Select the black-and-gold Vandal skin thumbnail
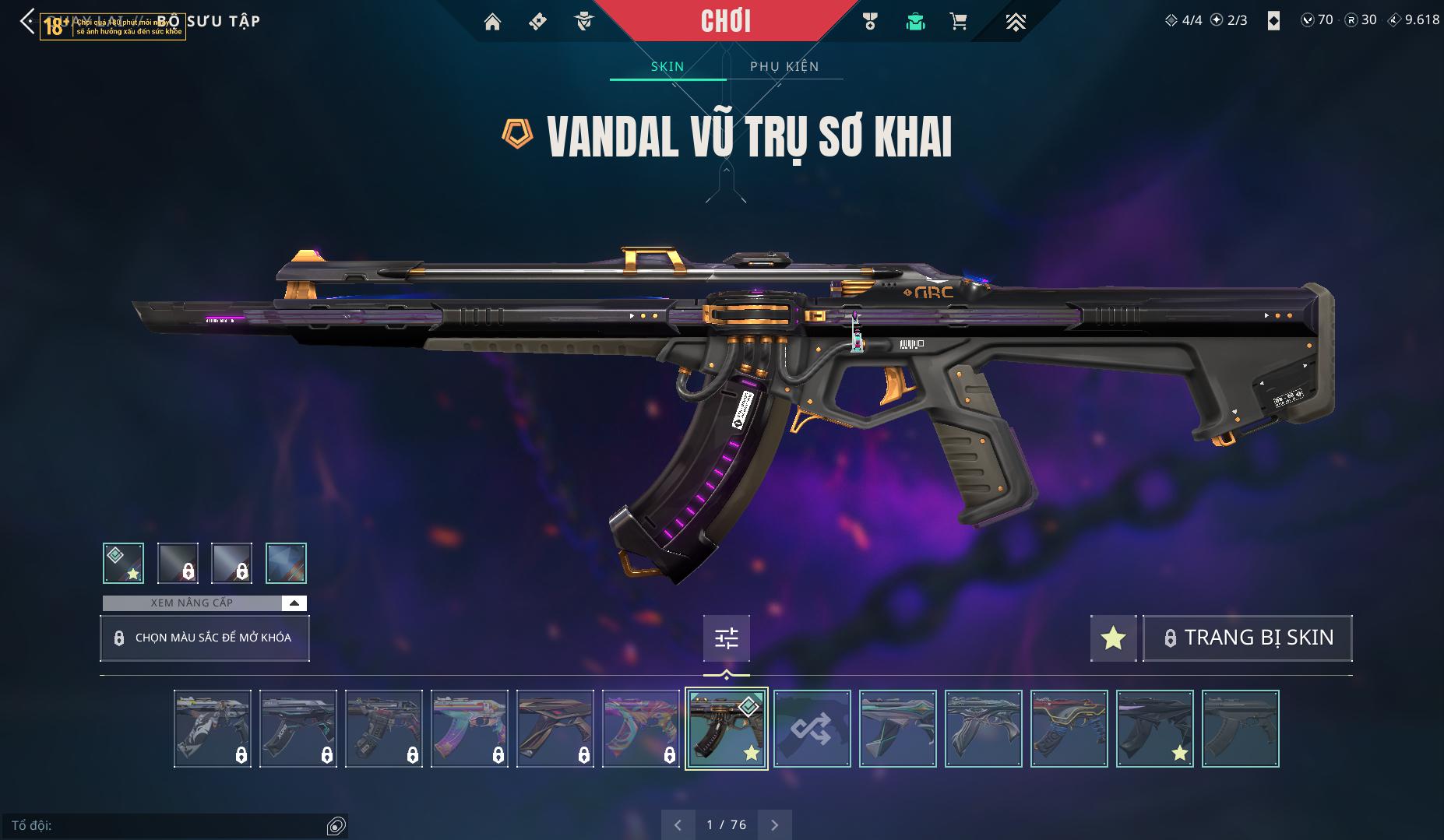The image size is (1444, 840). [x=726, y=729]
